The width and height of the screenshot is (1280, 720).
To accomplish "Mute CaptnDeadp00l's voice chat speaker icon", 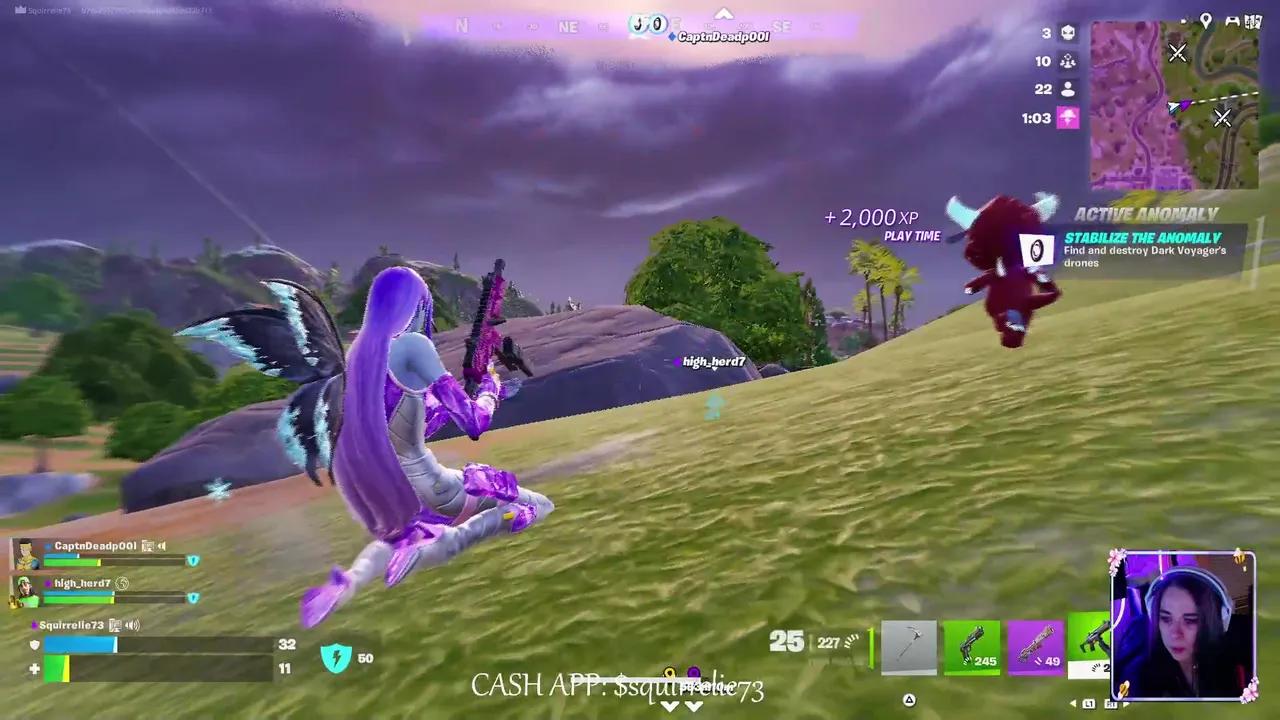I will pos(161,546).
